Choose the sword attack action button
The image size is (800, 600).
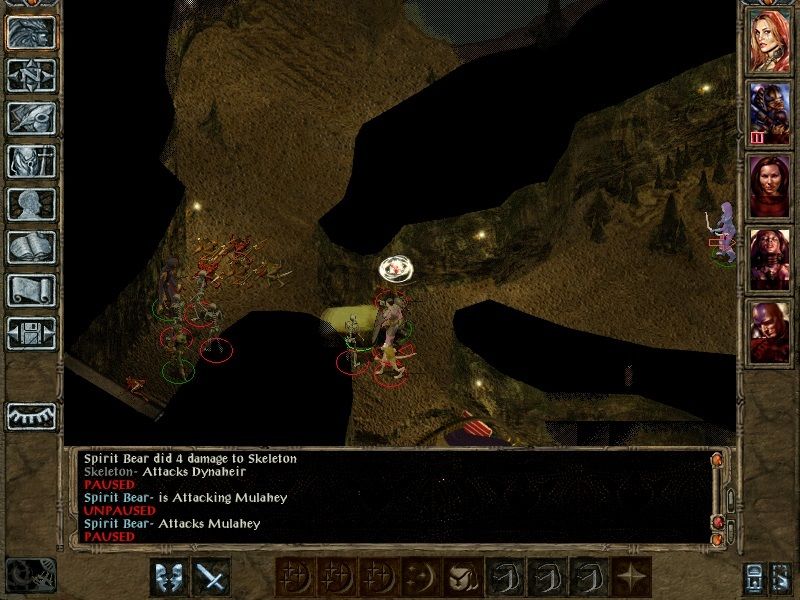point(211,576)
